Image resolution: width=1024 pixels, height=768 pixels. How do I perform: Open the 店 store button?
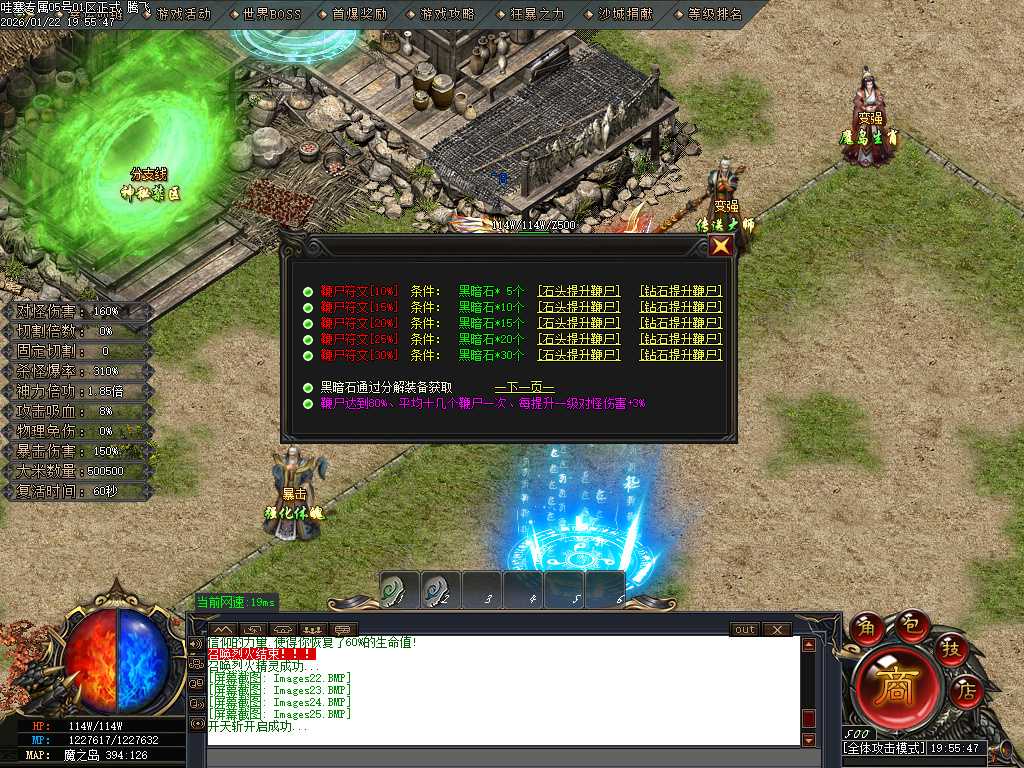pos(966,688)
